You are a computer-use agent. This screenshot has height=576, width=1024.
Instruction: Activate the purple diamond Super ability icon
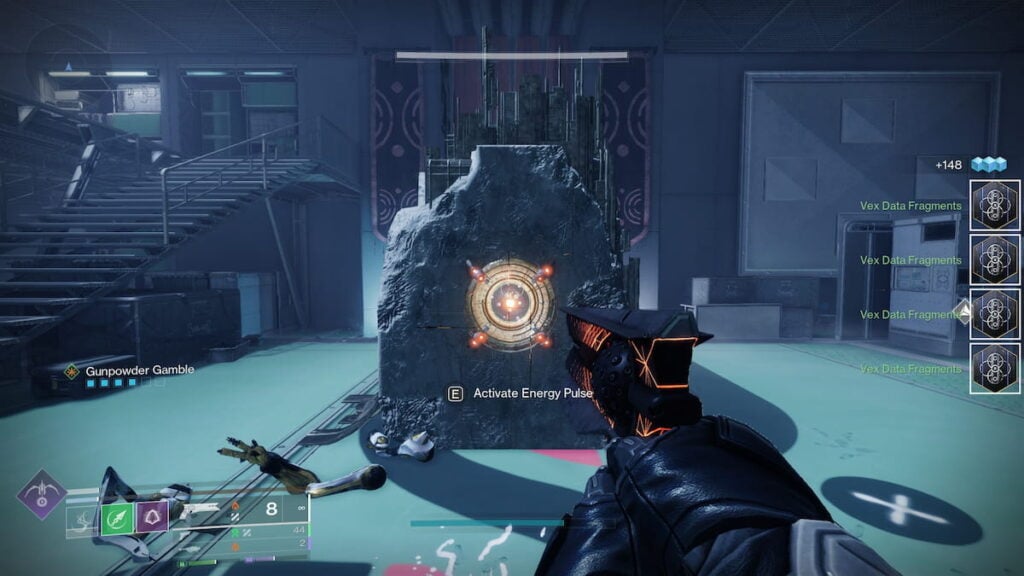pos(41,495)
